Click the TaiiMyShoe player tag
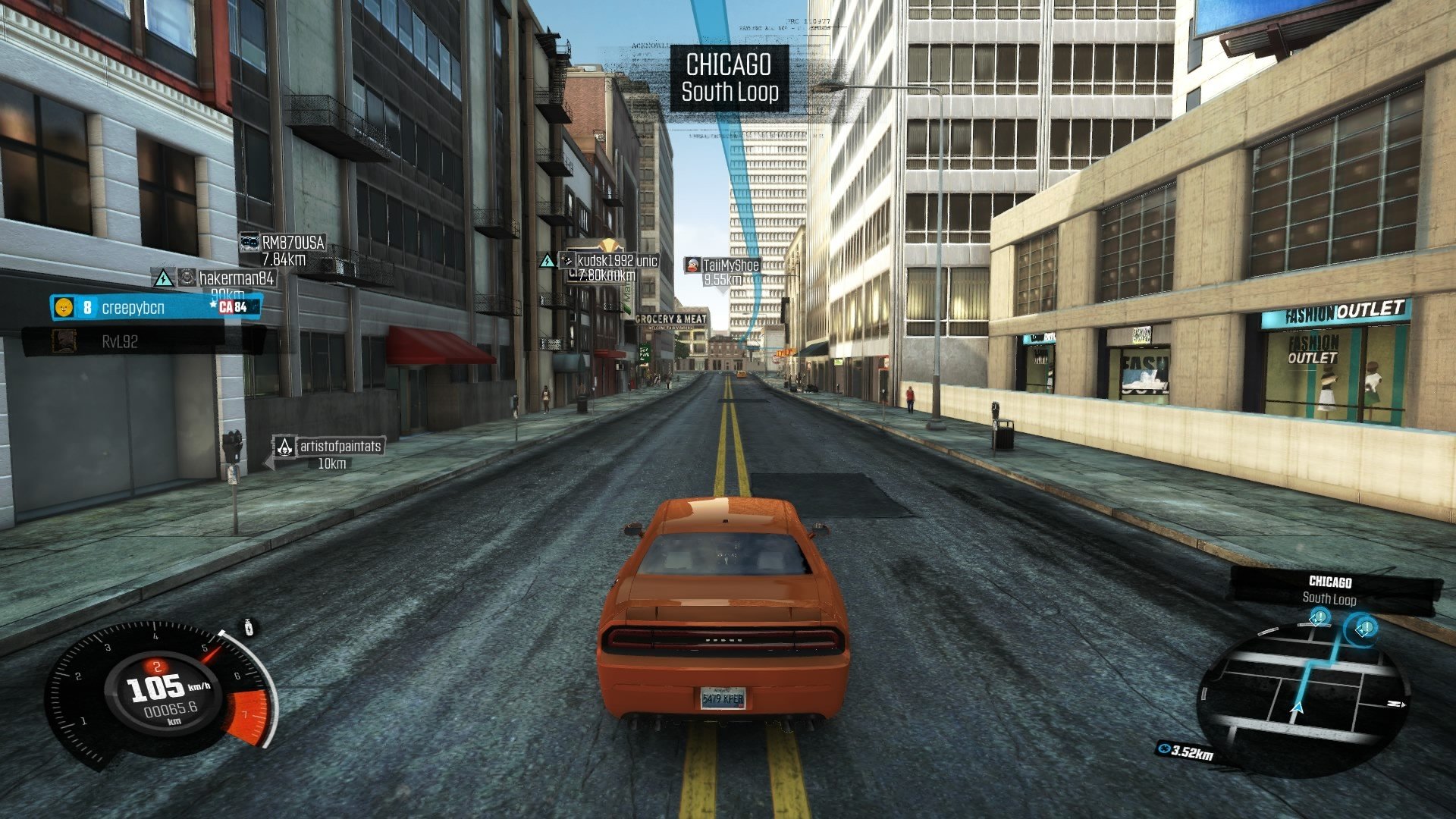The height and width of the screenshot is (819, 1456). [x=730, y=265]
